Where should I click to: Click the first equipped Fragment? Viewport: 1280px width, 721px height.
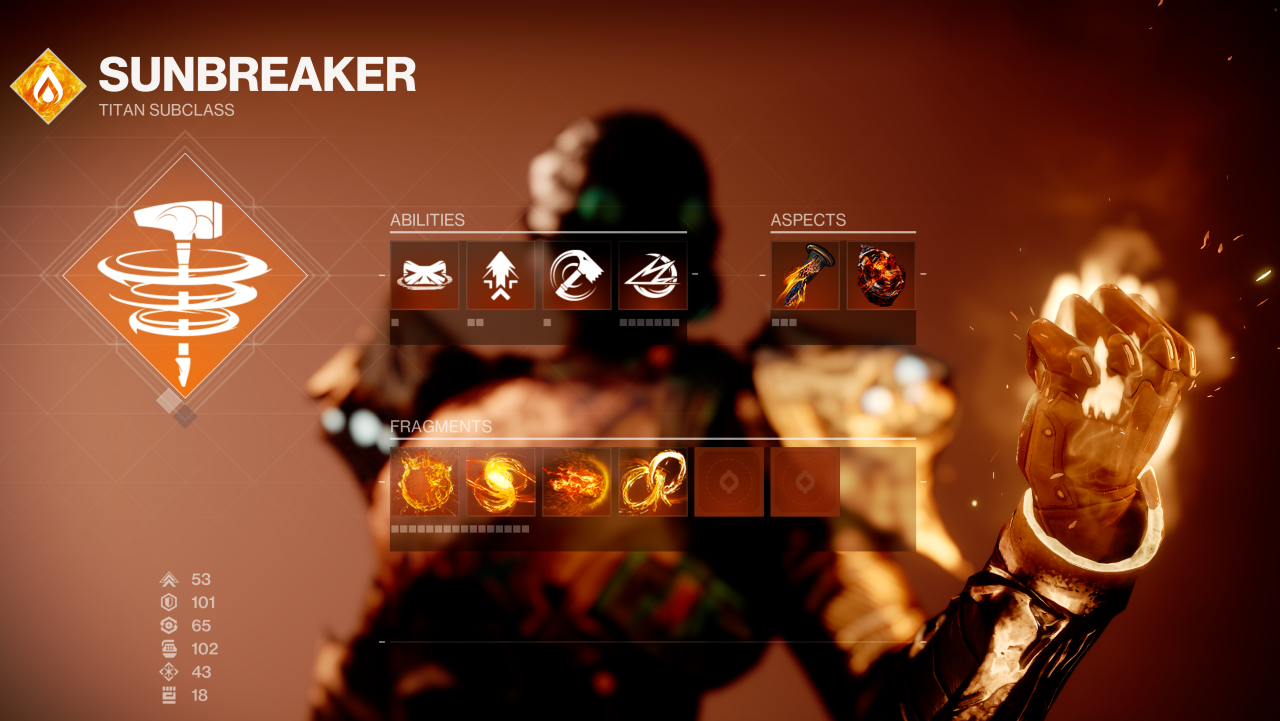pyautogui.click(x=424, y=481)
